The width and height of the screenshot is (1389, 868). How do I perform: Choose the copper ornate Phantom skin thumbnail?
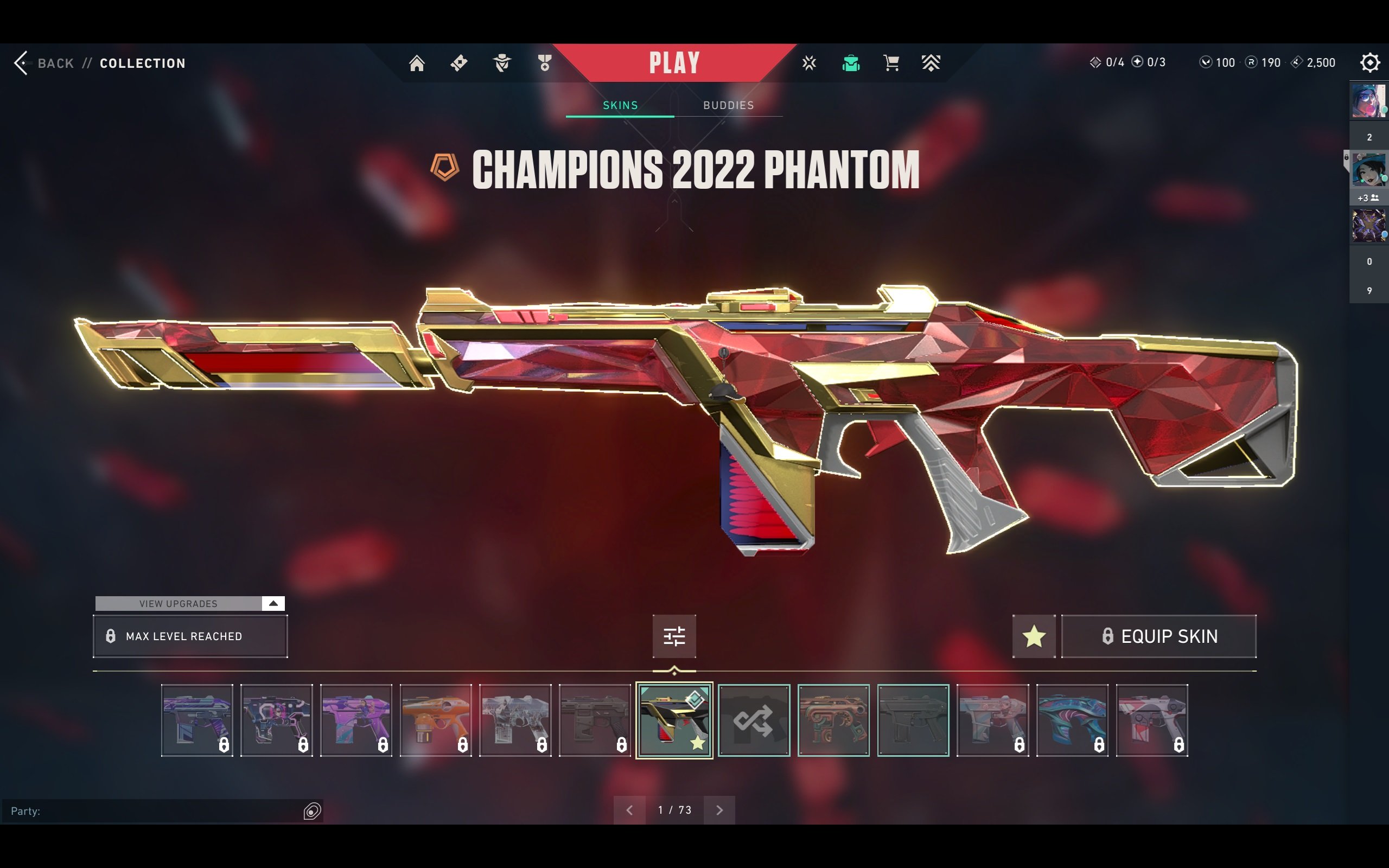point(833,720)
